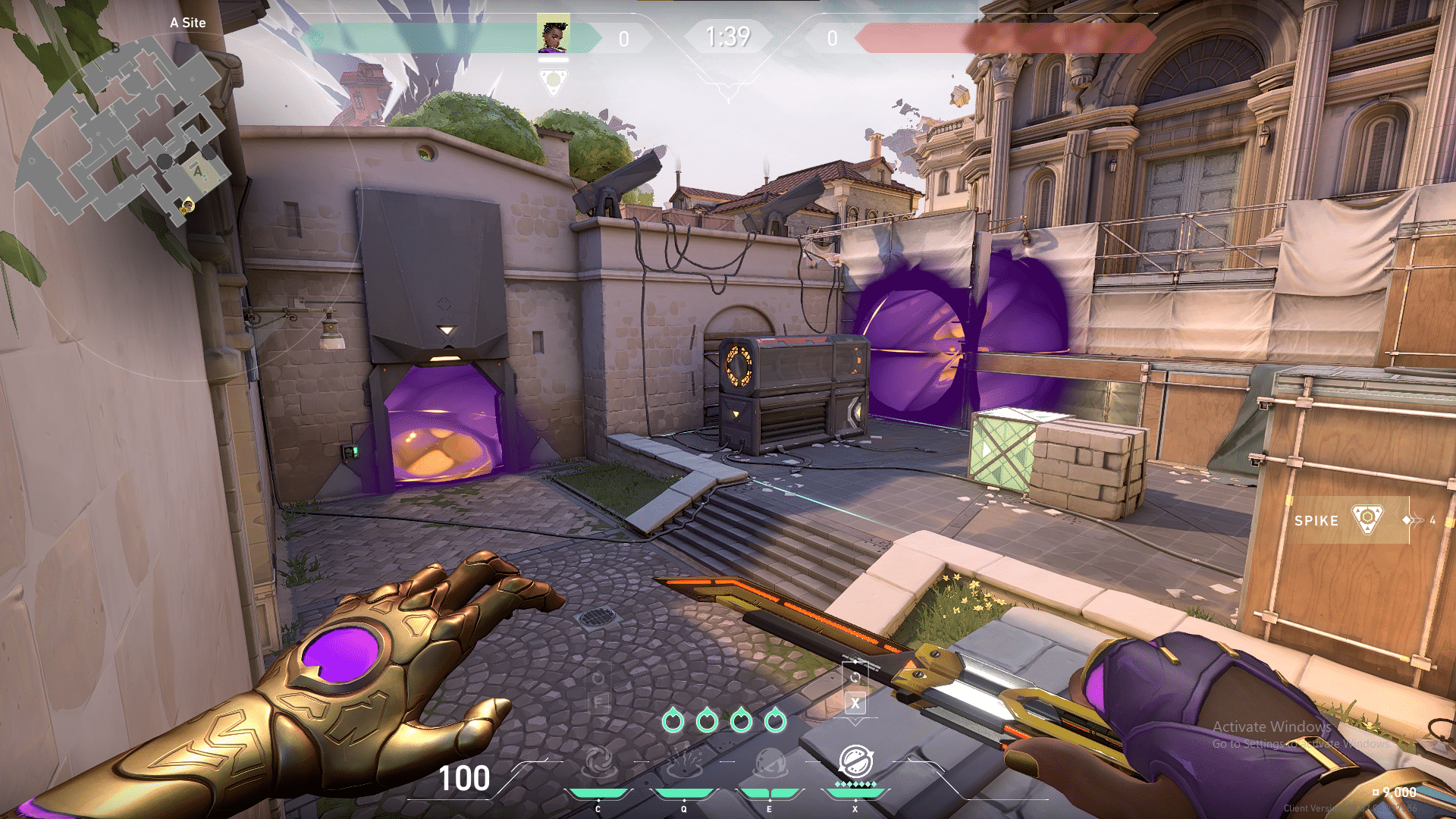Click the spike count number 4
This screenshot has width=1456, height=819.
click(x=1432, y=520)
